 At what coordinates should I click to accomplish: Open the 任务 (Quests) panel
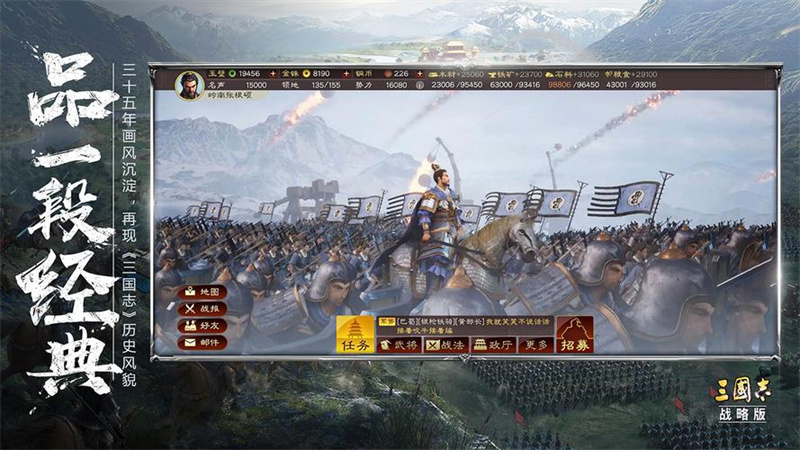click(x=355, y=334)
